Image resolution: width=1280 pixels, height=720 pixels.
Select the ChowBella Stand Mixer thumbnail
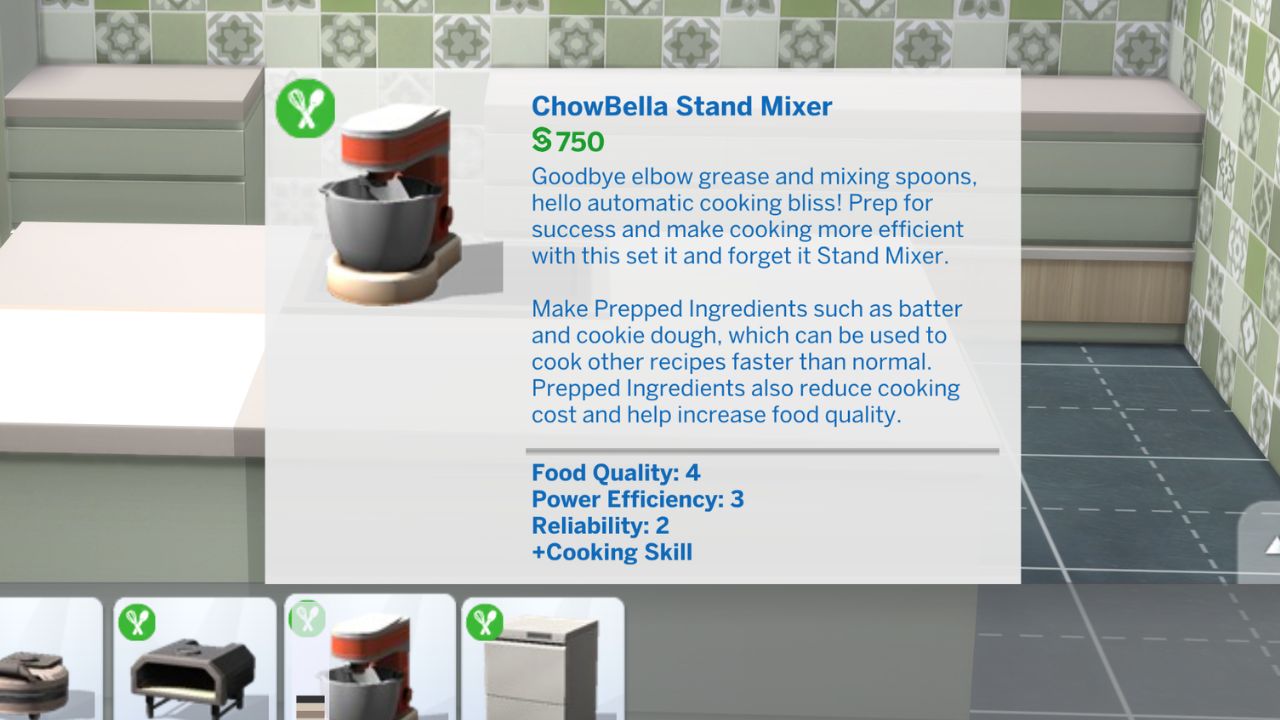(370, 665)
